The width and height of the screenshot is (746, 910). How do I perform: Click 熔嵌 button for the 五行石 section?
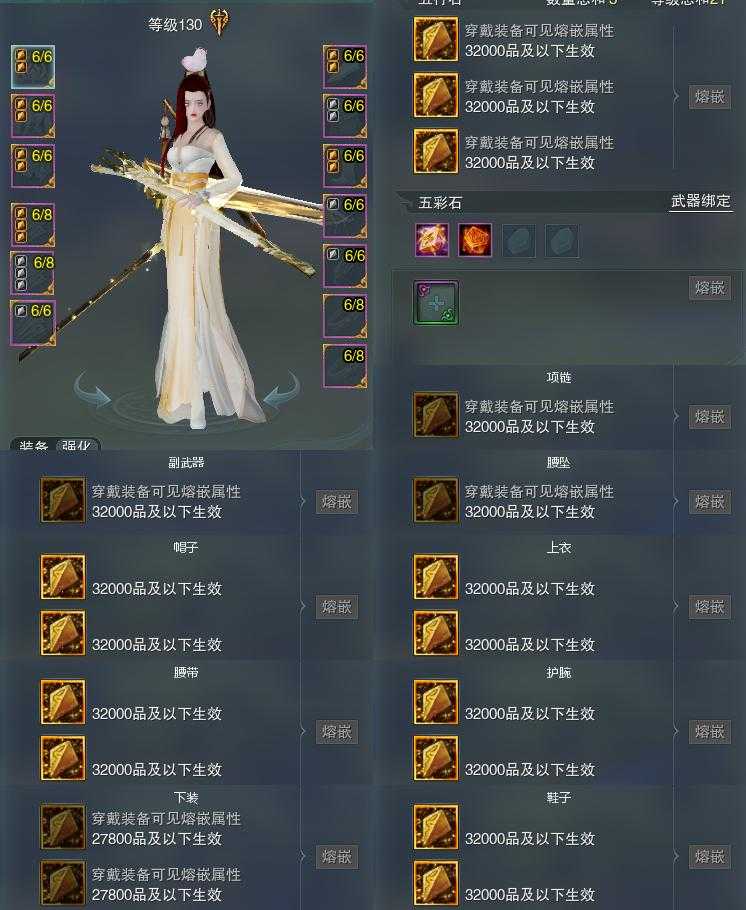(709, 97)
